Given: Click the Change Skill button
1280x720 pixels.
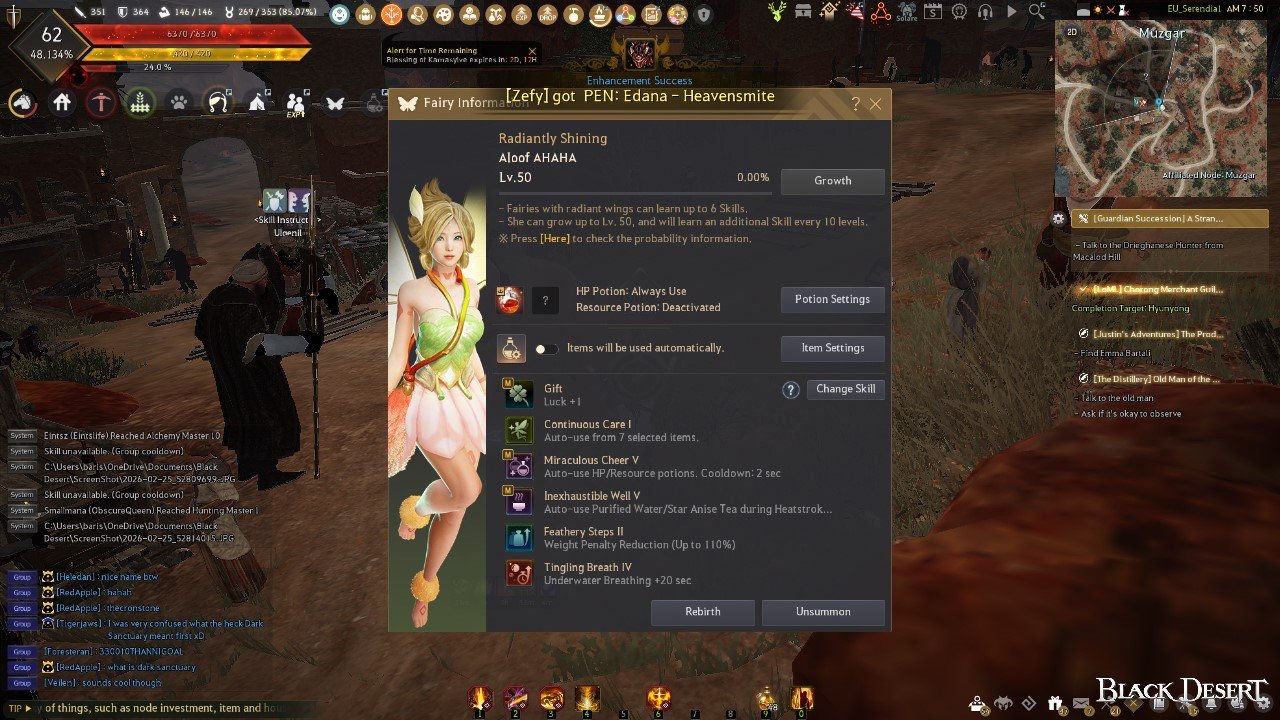Looking at the screenshot, I should click(x=845, y=389).
